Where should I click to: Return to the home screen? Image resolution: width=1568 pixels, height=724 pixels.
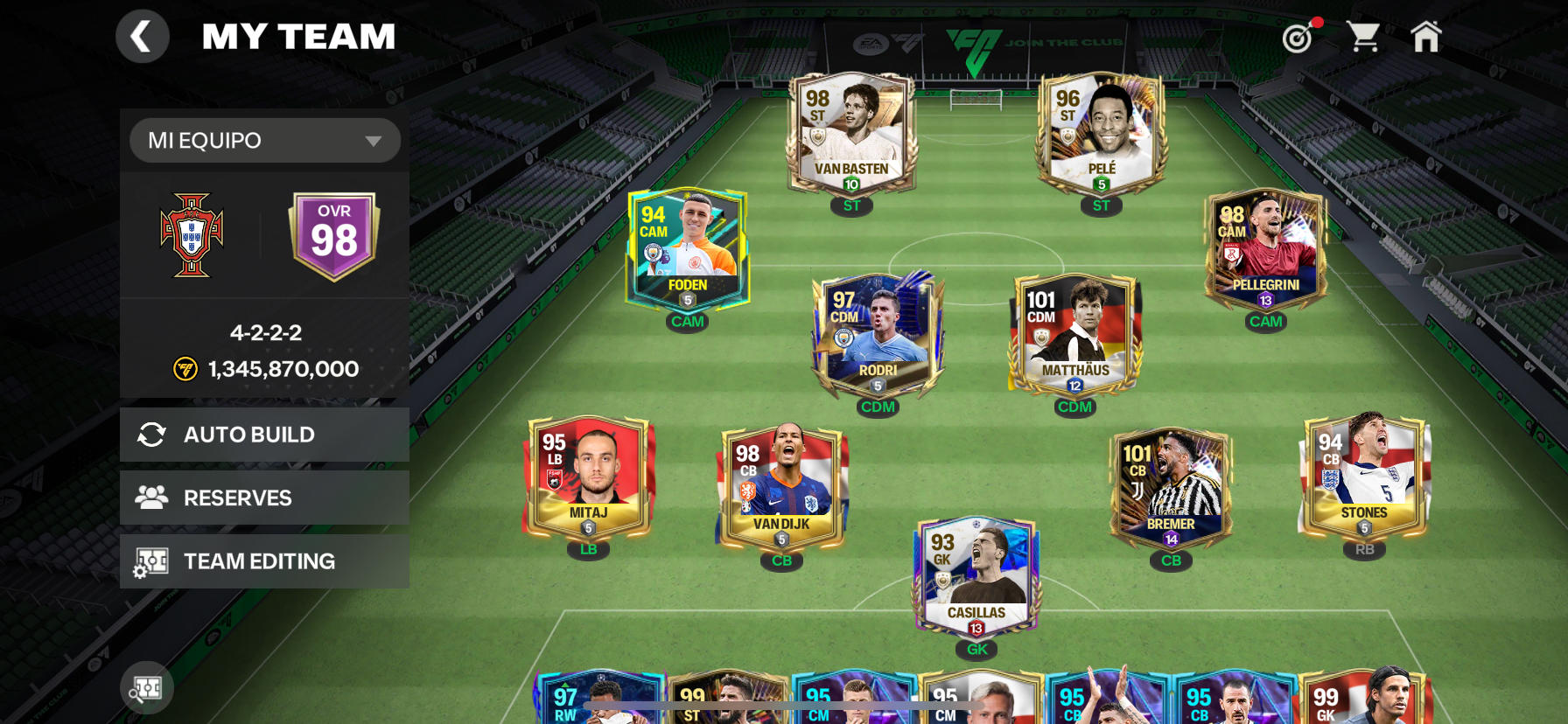pyautogui.click(x=1425, y=38)
